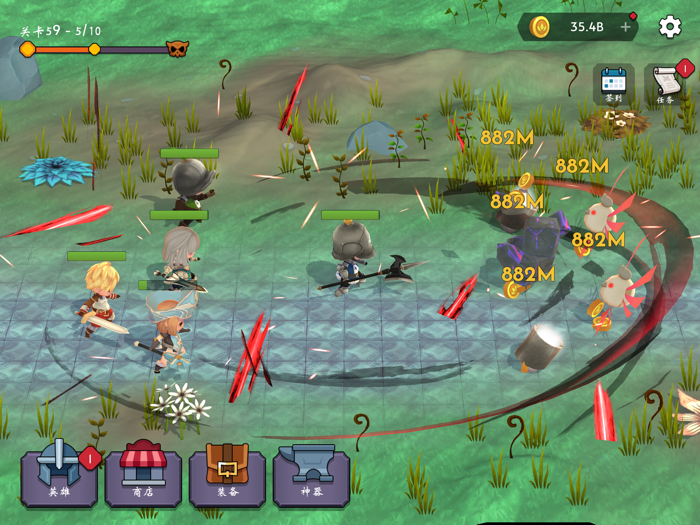Click the boss skull icon on stage bar

(x=177, y=48)
